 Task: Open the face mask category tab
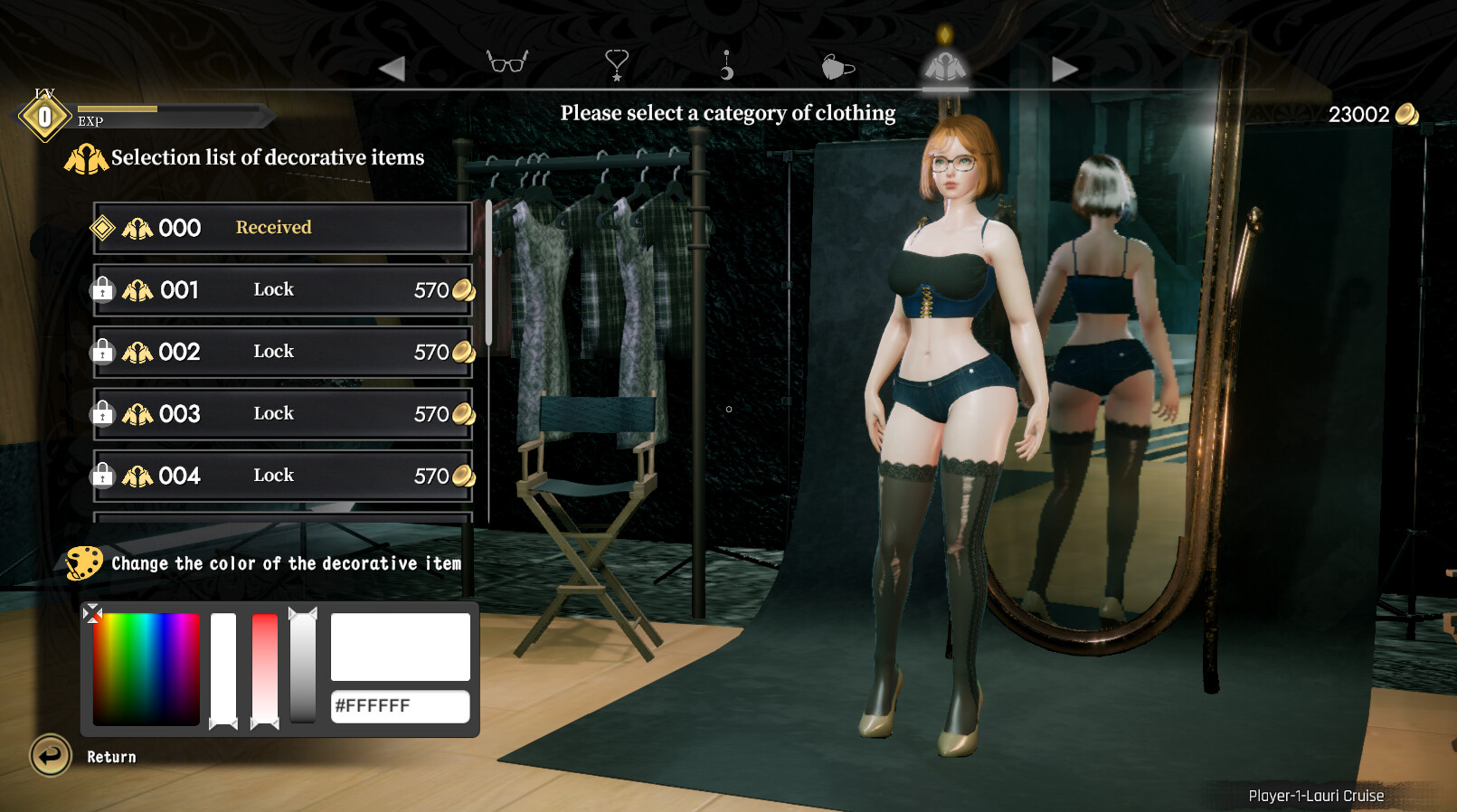837,67
